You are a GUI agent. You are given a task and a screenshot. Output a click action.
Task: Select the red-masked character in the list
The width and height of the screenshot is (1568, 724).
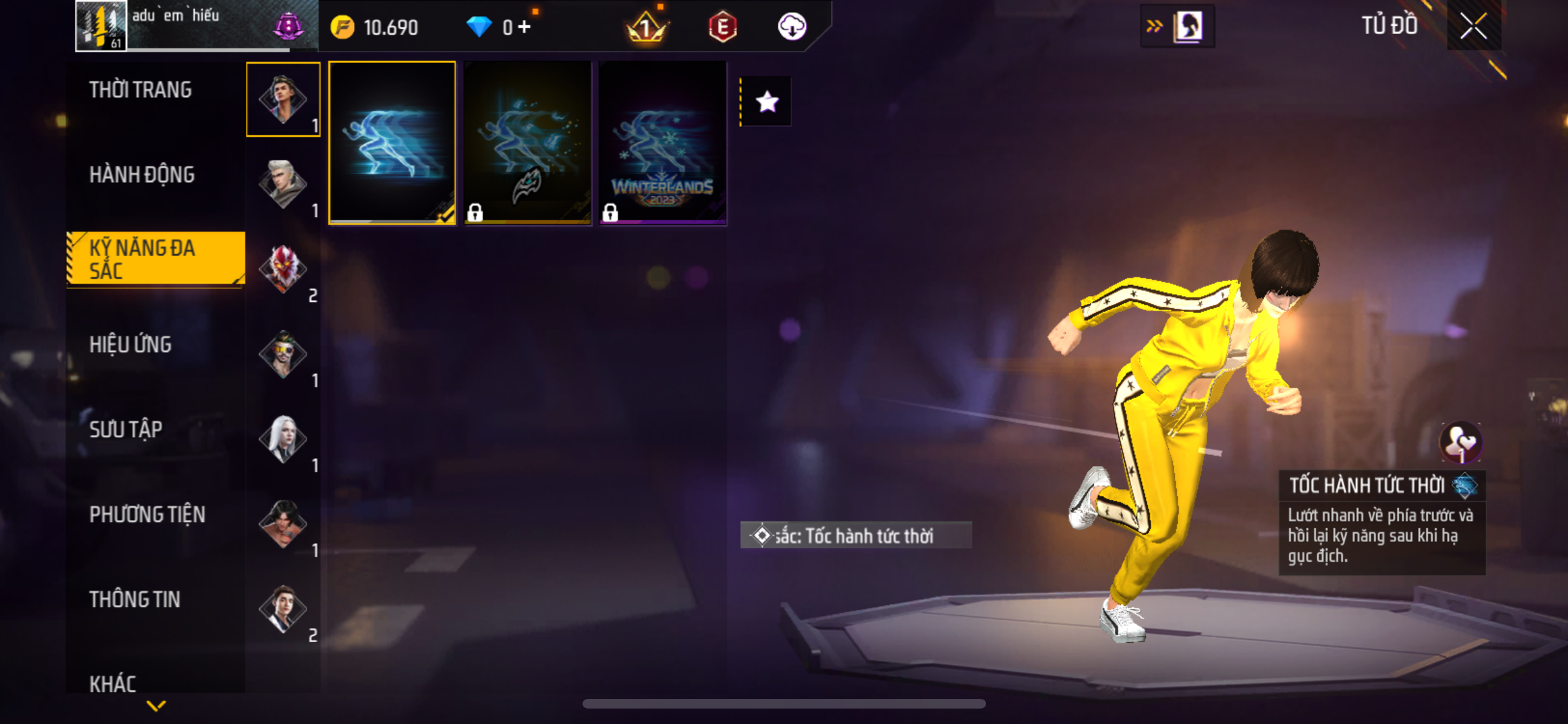[x=283, y=269]
